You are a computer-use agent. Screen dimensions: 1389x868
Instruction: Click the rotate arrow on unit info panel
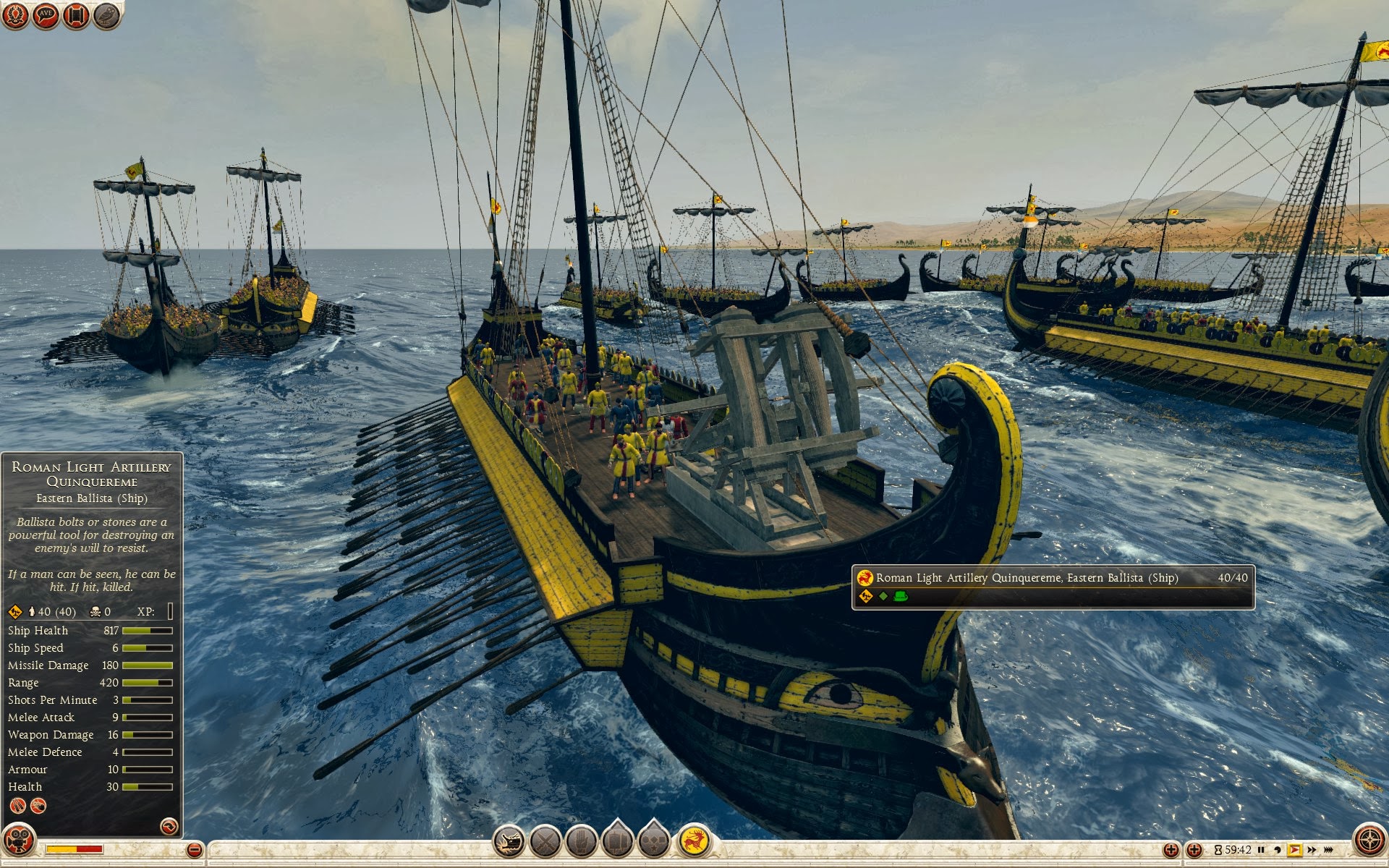coord(169,826)
